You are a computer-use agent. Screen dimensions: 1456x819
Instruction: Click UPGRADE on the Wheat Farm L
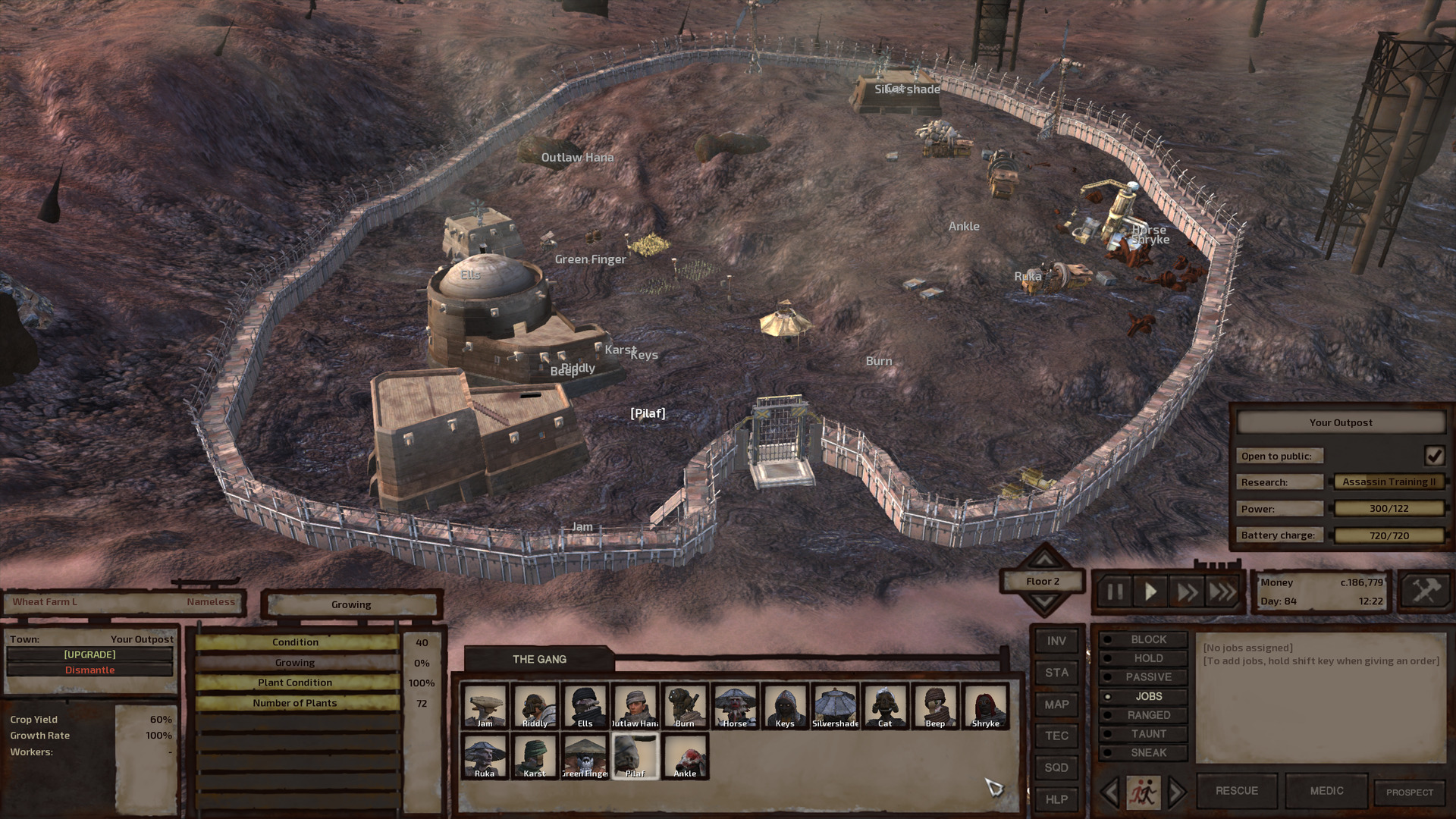[89, 654]
